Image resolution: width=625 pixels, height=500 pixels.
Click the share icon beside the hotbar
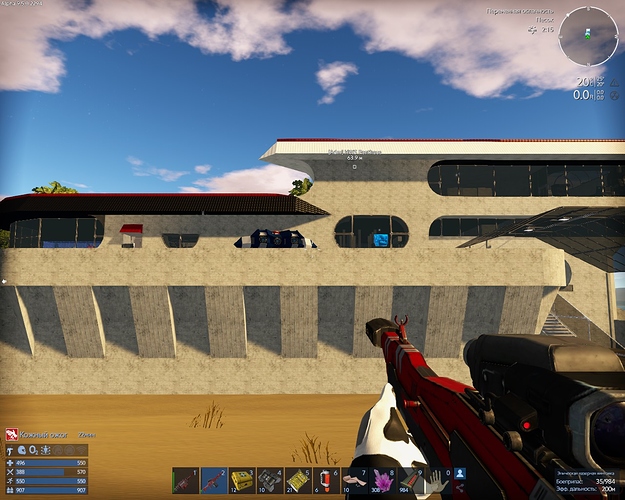(460, 487)
